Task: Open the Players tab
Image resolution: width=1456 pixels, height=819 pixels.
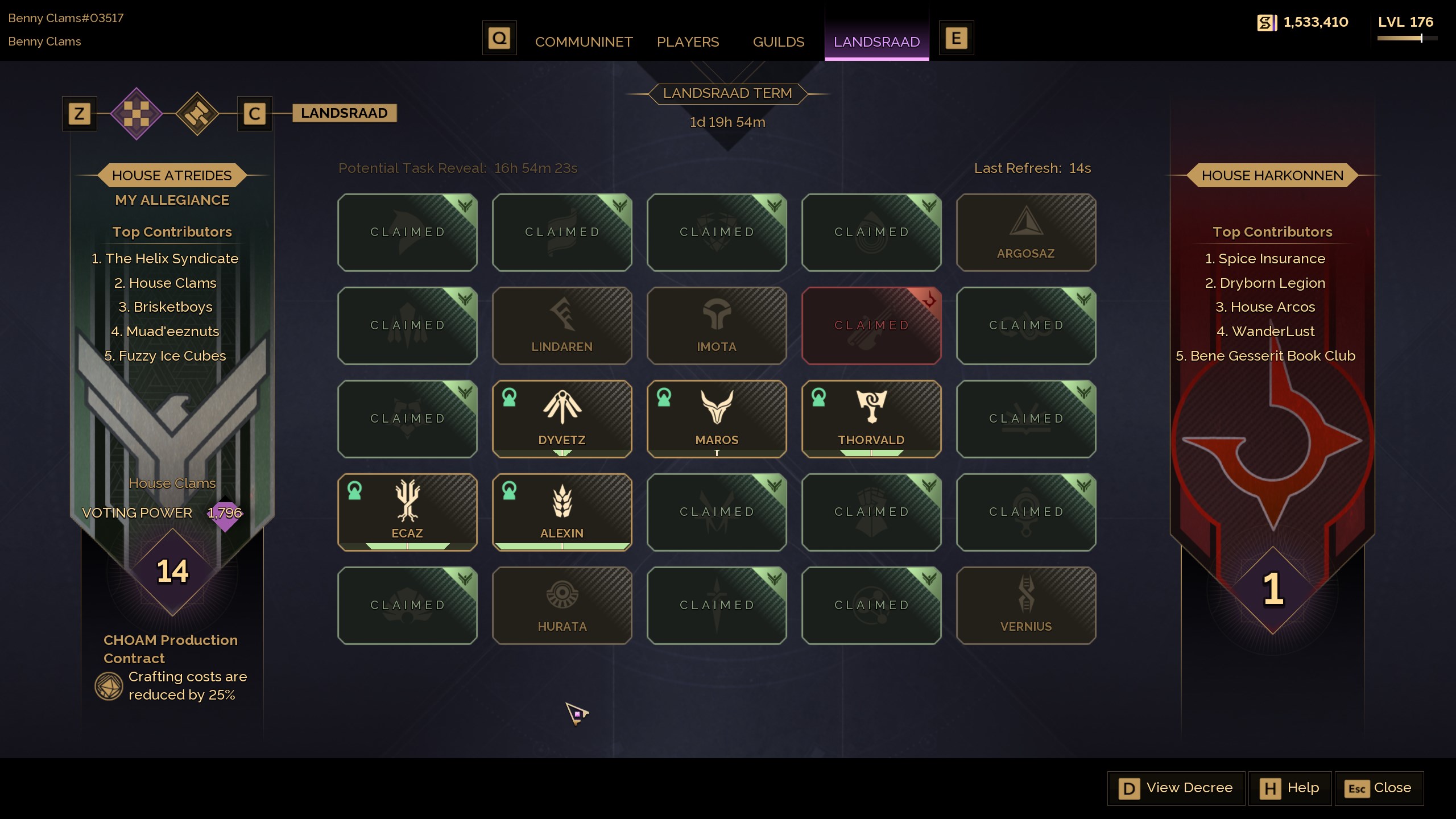Action: [x=688, y=42]
